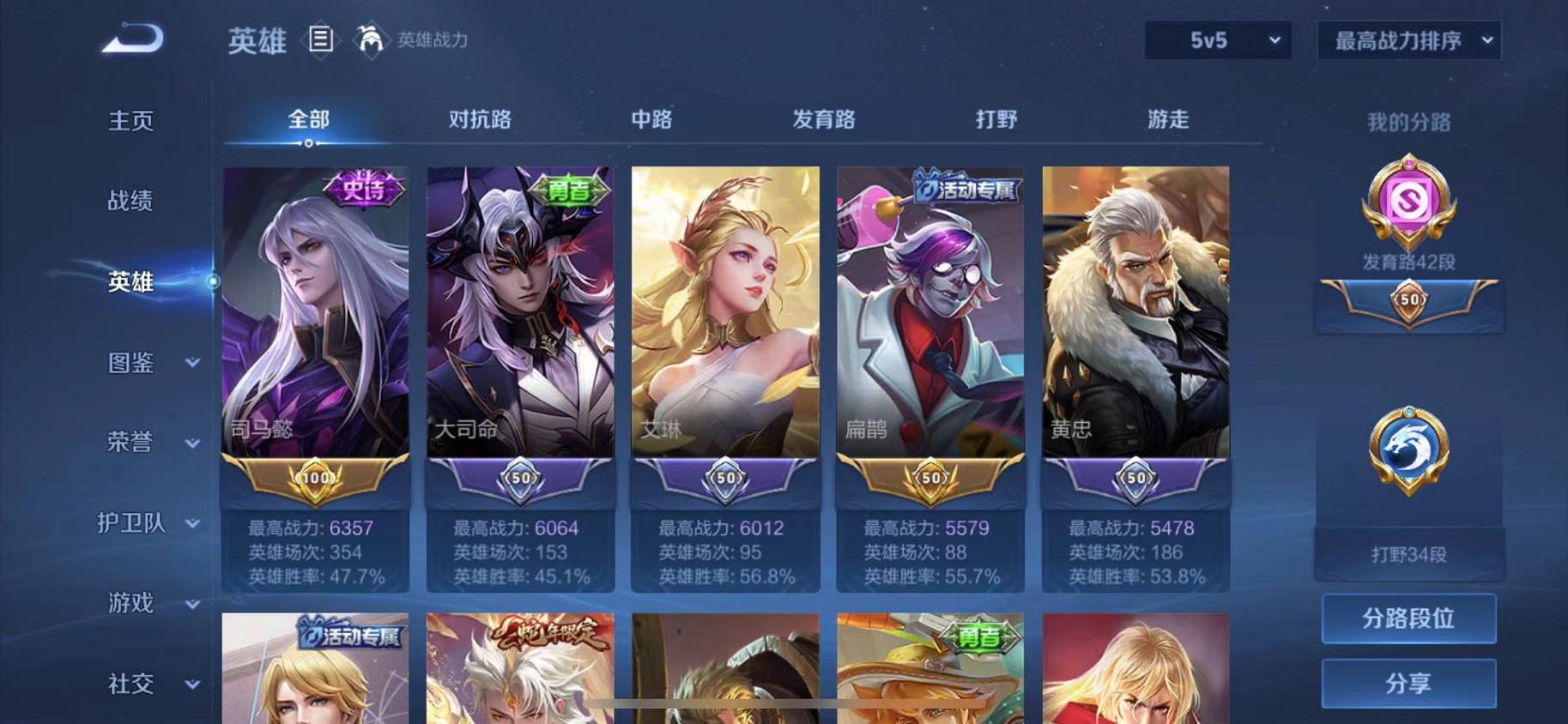
Task: Select the 英雄战力 helmet icon
Action: click(369, 40)
